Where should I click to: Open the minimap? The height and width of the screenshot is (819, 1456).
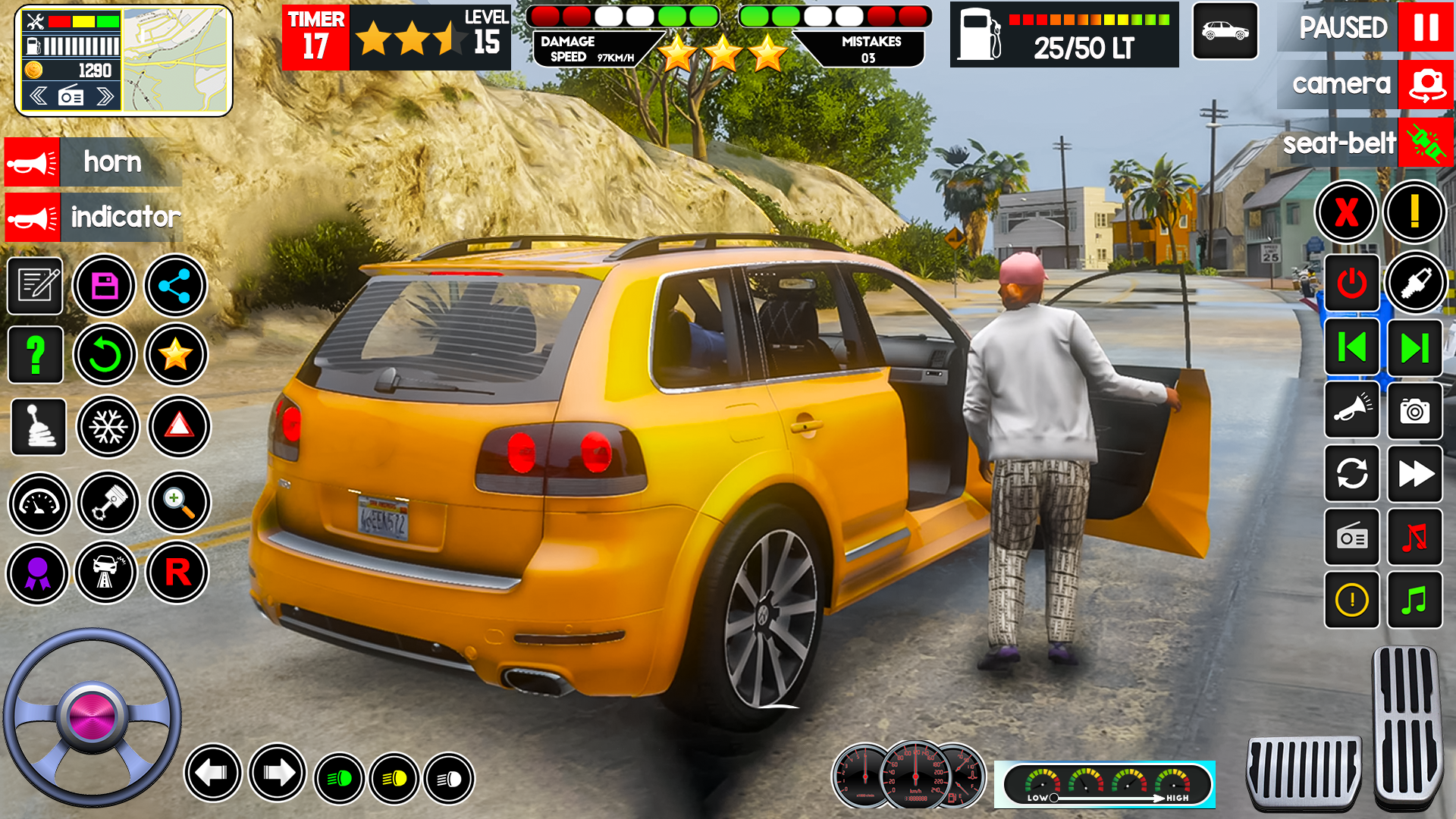coord(175,61)
